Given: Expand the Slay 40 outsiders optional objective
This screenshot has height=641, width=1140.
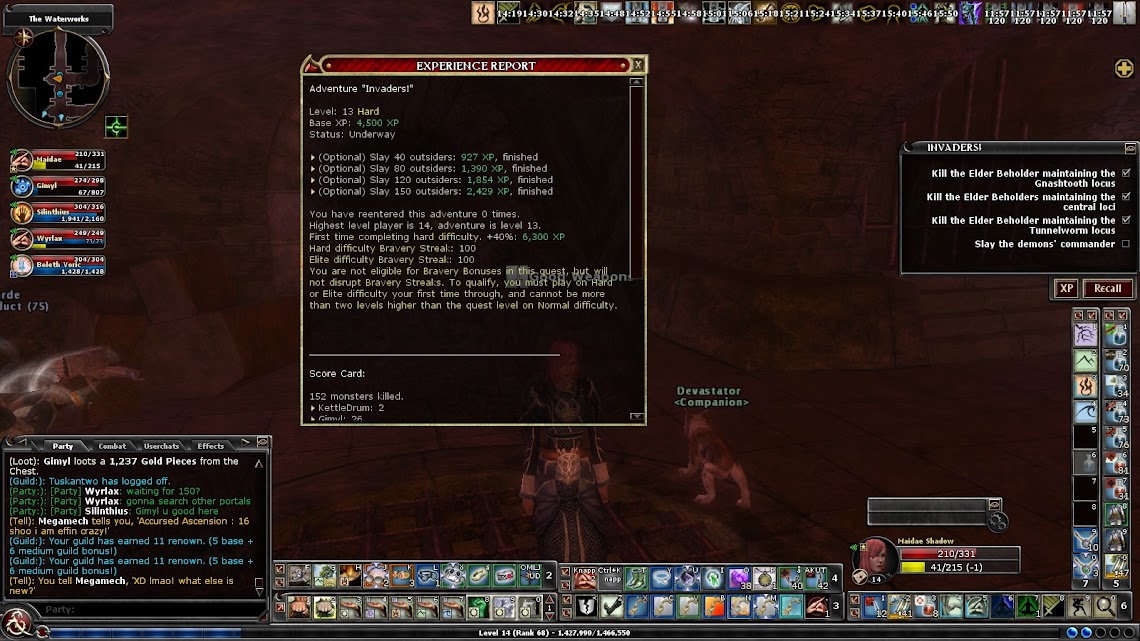Looking at the screenshot, I should point(313,157).
